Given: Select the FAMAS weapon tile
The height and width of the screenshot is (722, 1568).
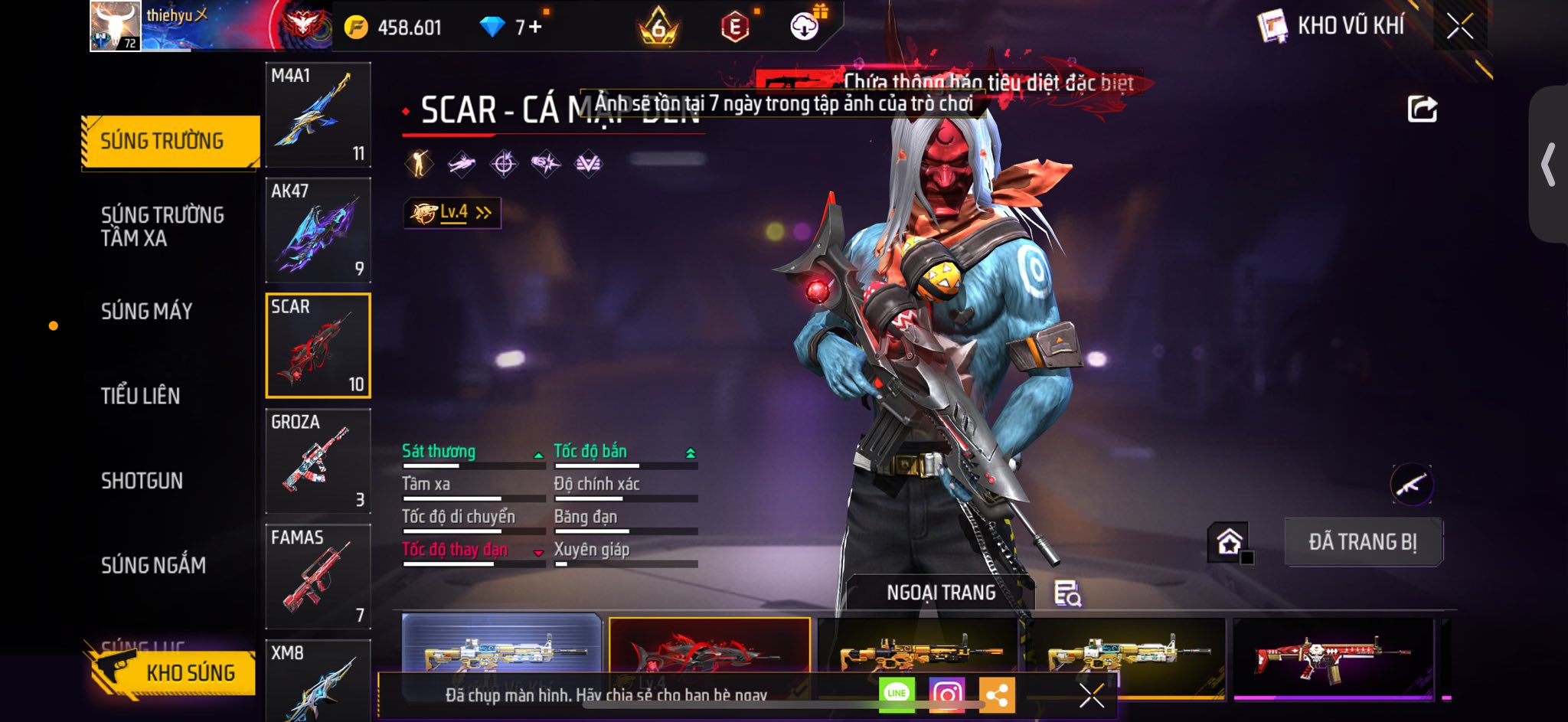Looking at the screenshot, I should point(318,577).
